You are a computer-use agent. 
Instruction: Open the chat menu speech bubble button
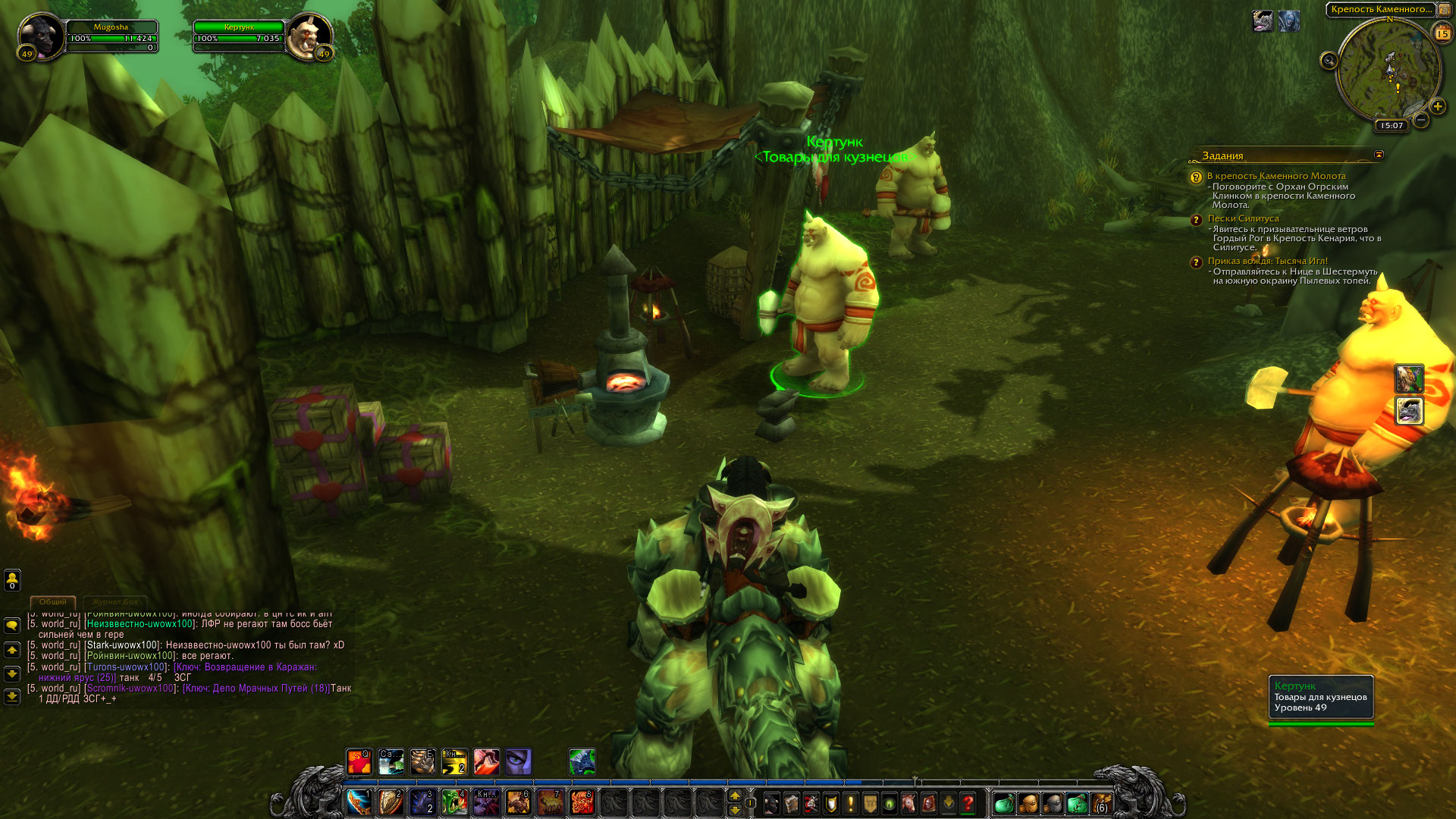pos(12,625)
